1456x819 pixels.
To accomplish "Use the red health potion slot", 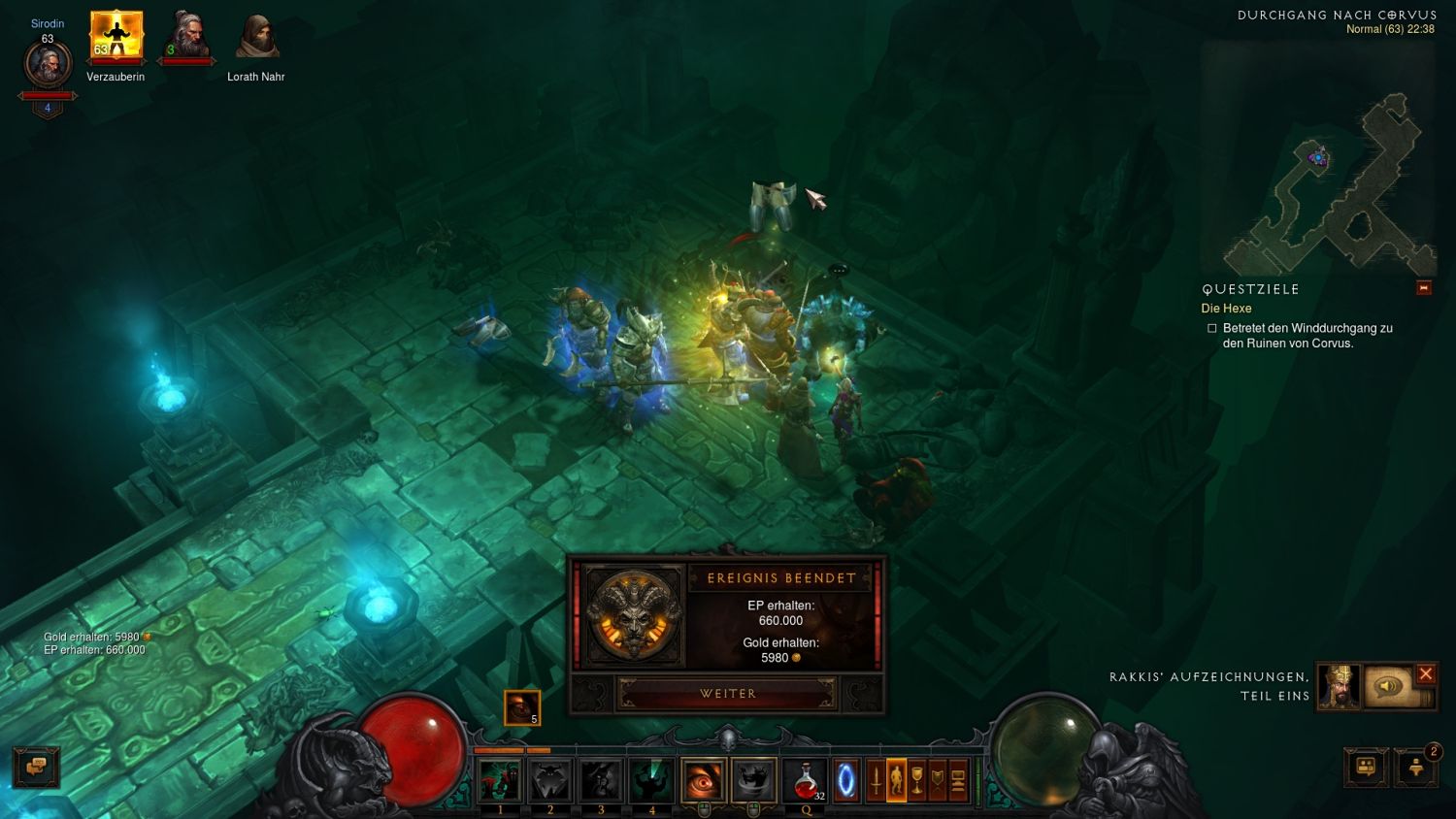I will point(805,780).
